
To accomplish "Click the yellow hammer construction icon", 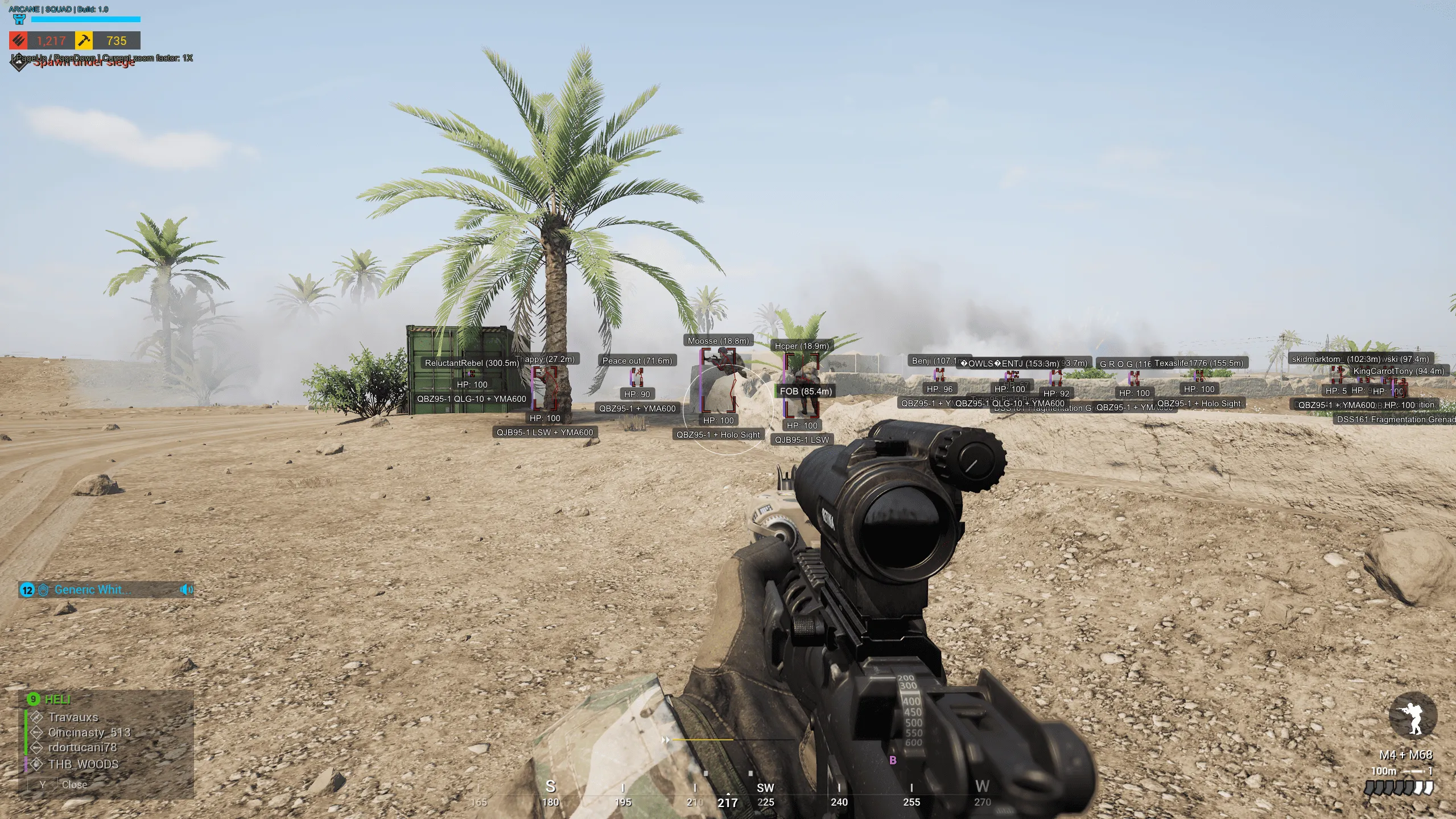I will point(84,42).
